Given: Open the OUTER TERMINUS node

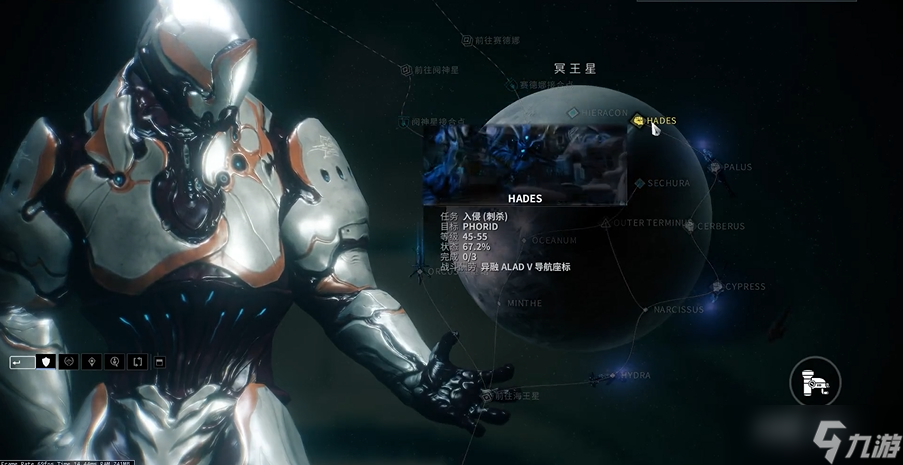Looking at the screenshot, I should 606,222.
